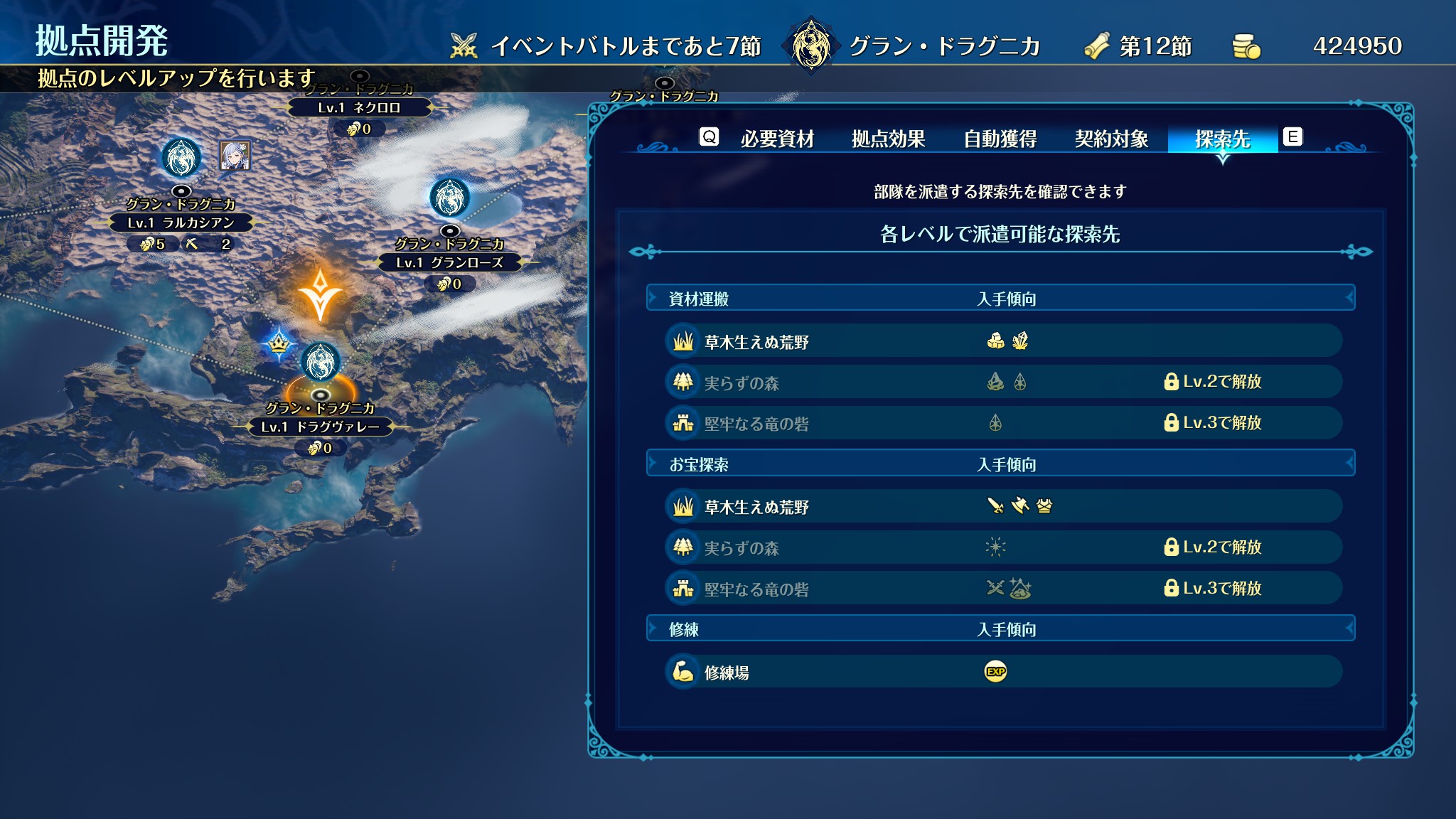Pick the ラルカシアン base label
This screenshot has width=1456, height=819.
181,223
